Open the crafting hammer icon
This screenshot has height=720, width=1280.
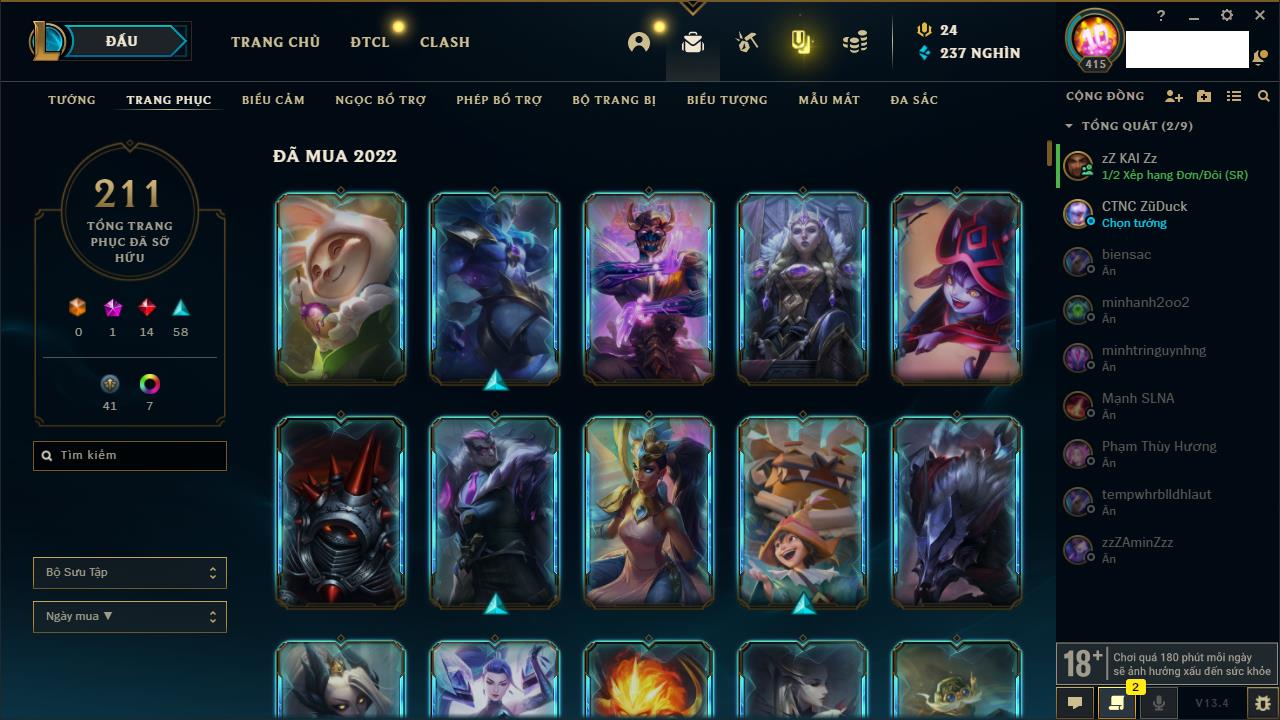tap(747, 42)
